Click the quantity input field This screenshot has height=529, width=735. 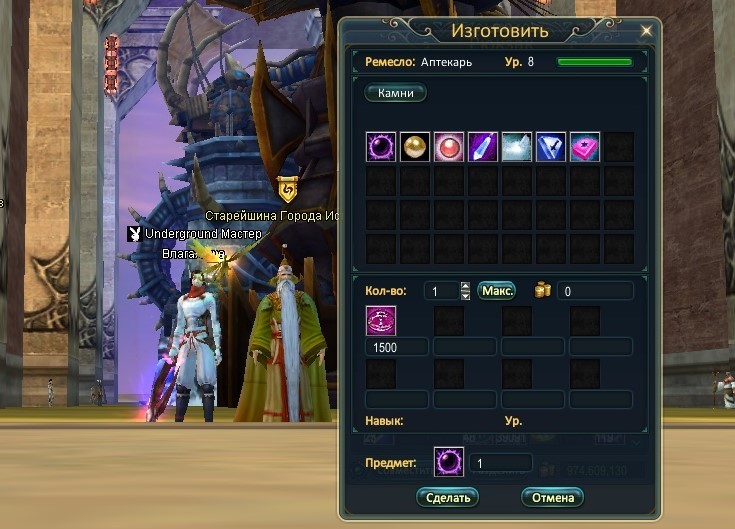440,291
